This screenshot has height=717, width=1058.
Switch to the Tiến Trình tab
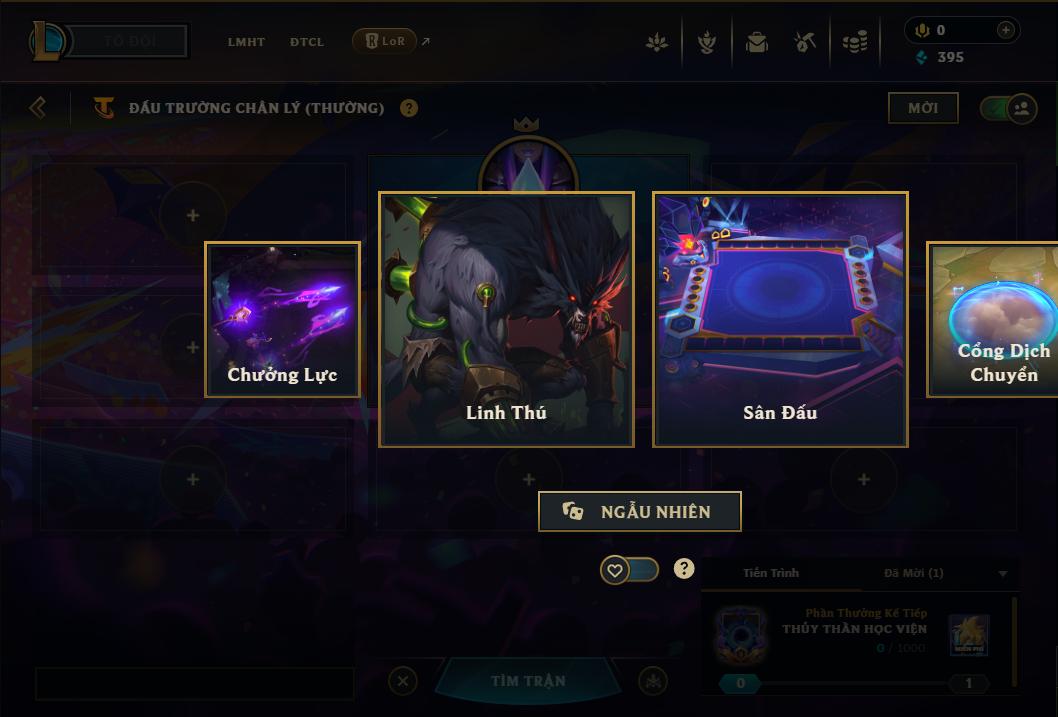coord(771,573)
